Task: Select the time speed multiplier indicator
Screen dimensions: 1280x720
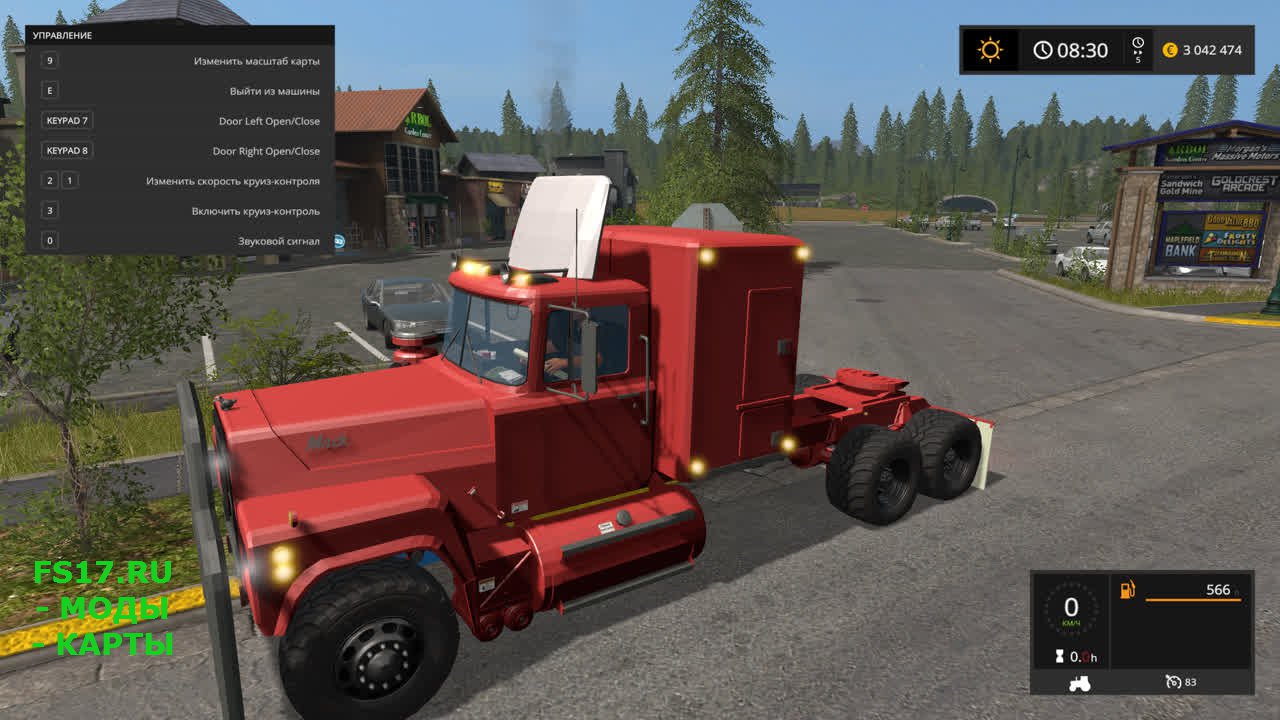Action: click(1137, 50)
